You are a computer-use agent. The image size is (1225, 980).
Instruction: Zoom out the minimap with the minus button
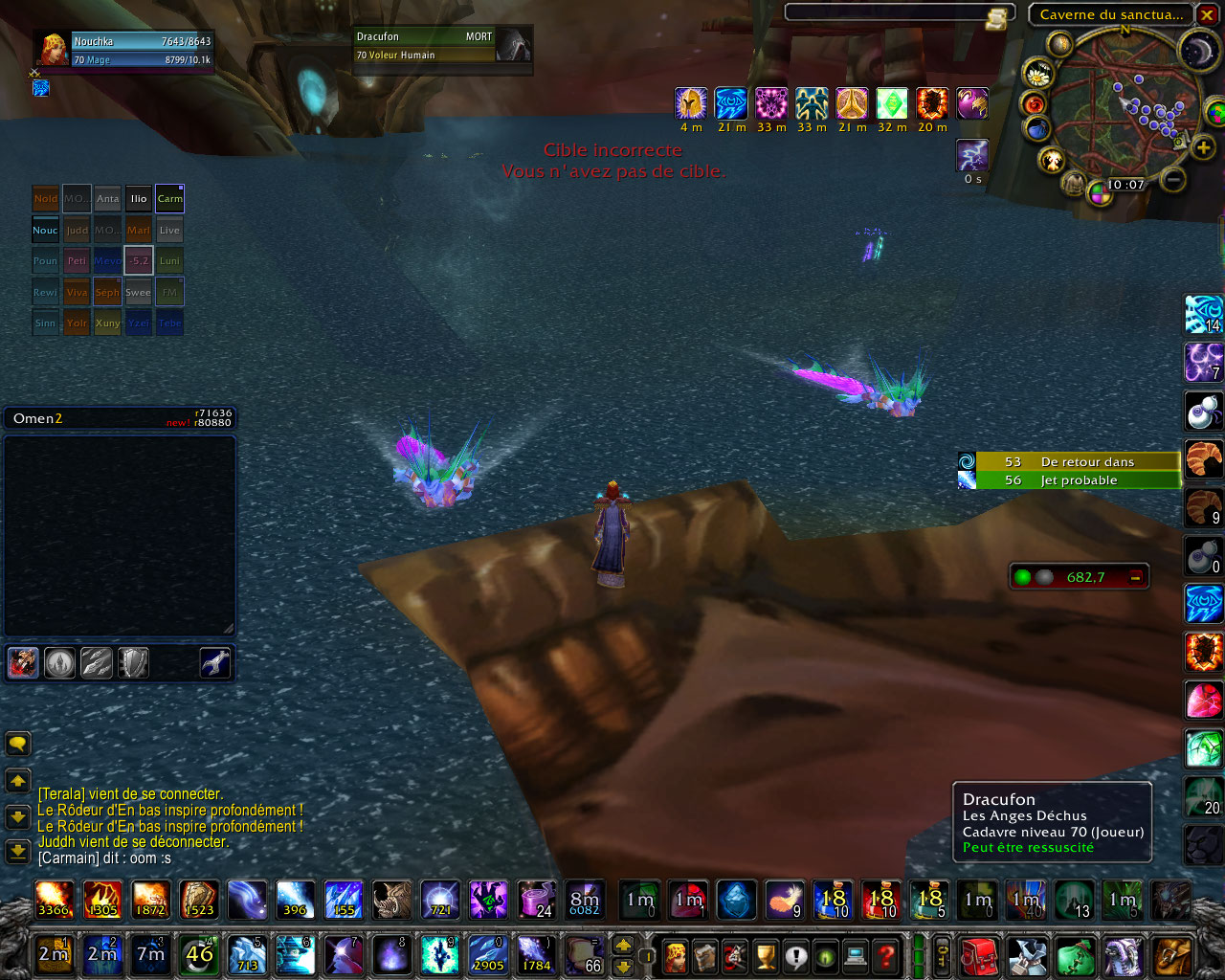[x=1174, y=178]
